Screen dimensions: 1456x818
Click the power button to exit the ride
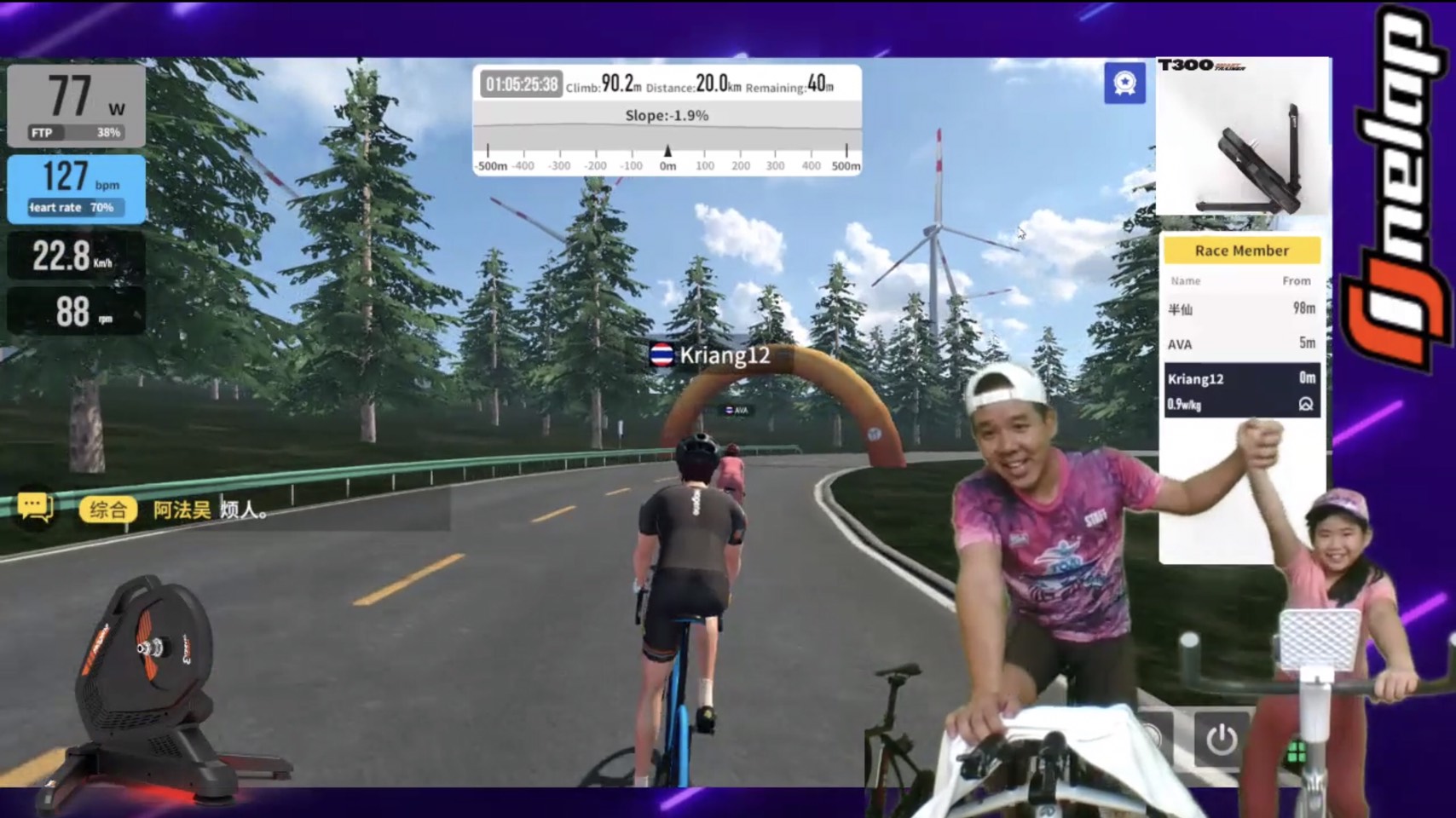coord(1221,738)
